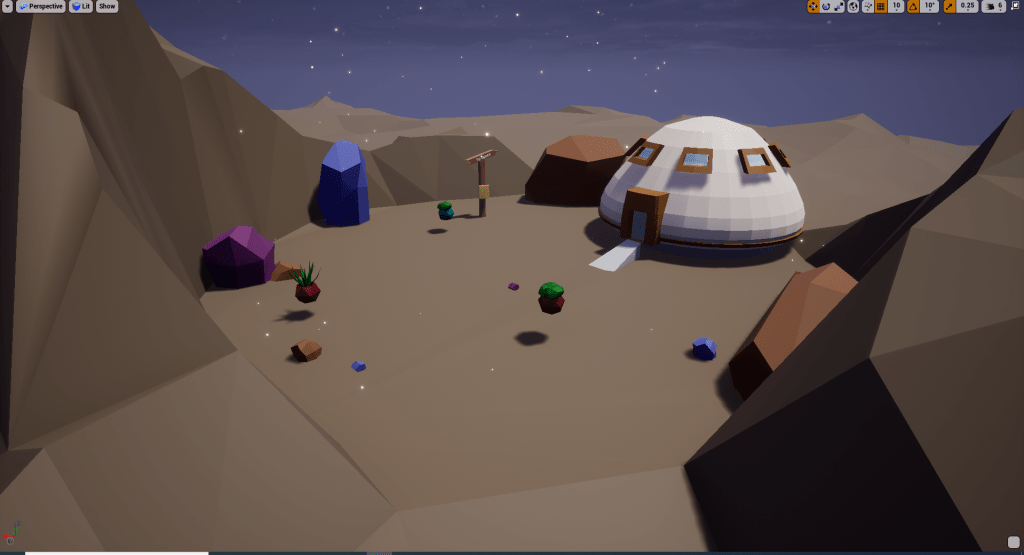This screenshot has width=1024, height=555.
Task: Toggle scale snapping
Action: click(x=949, y=6)
